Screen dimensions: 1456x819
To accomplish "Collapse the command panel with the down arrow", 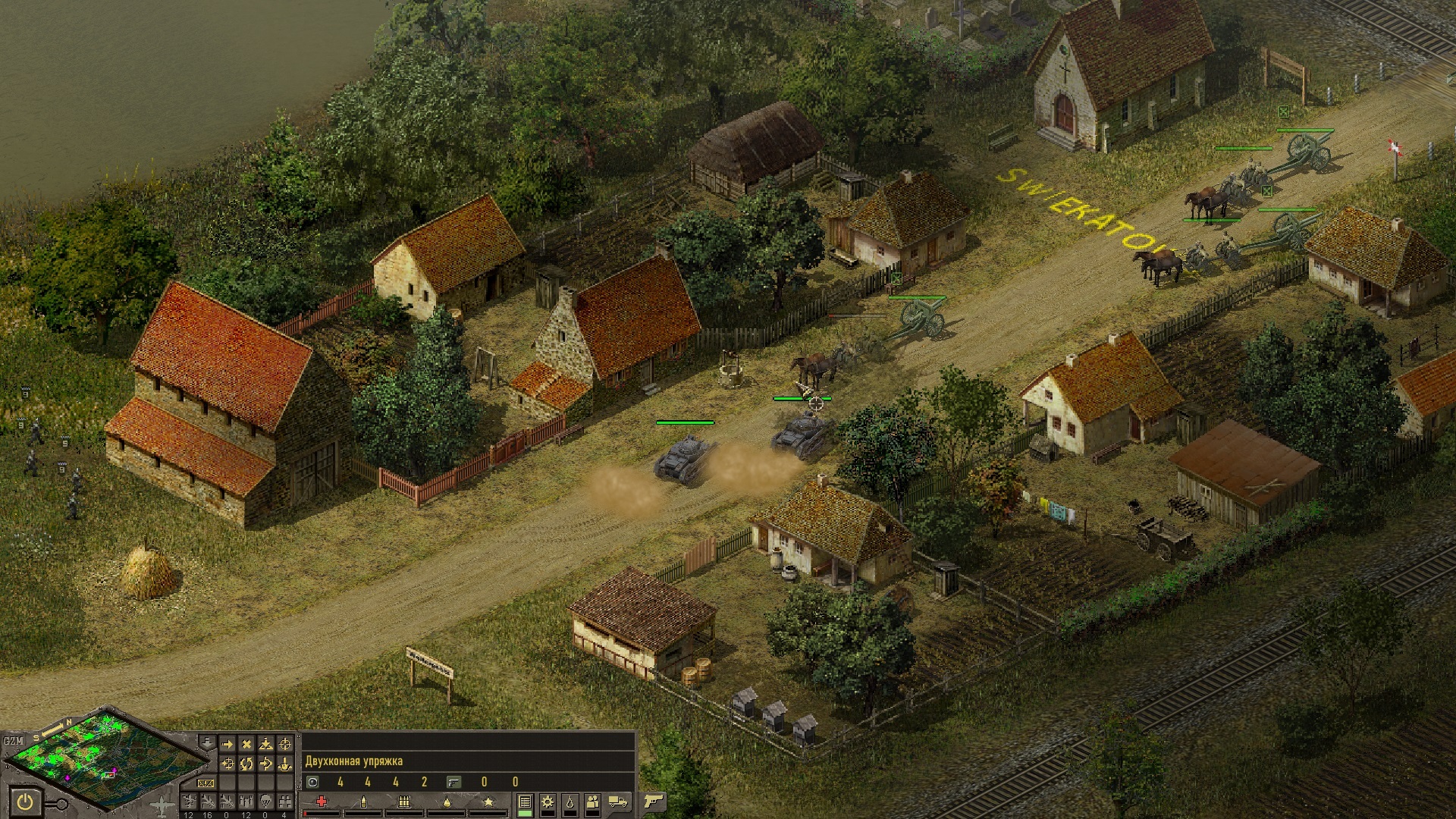I will tap(207, 742).
